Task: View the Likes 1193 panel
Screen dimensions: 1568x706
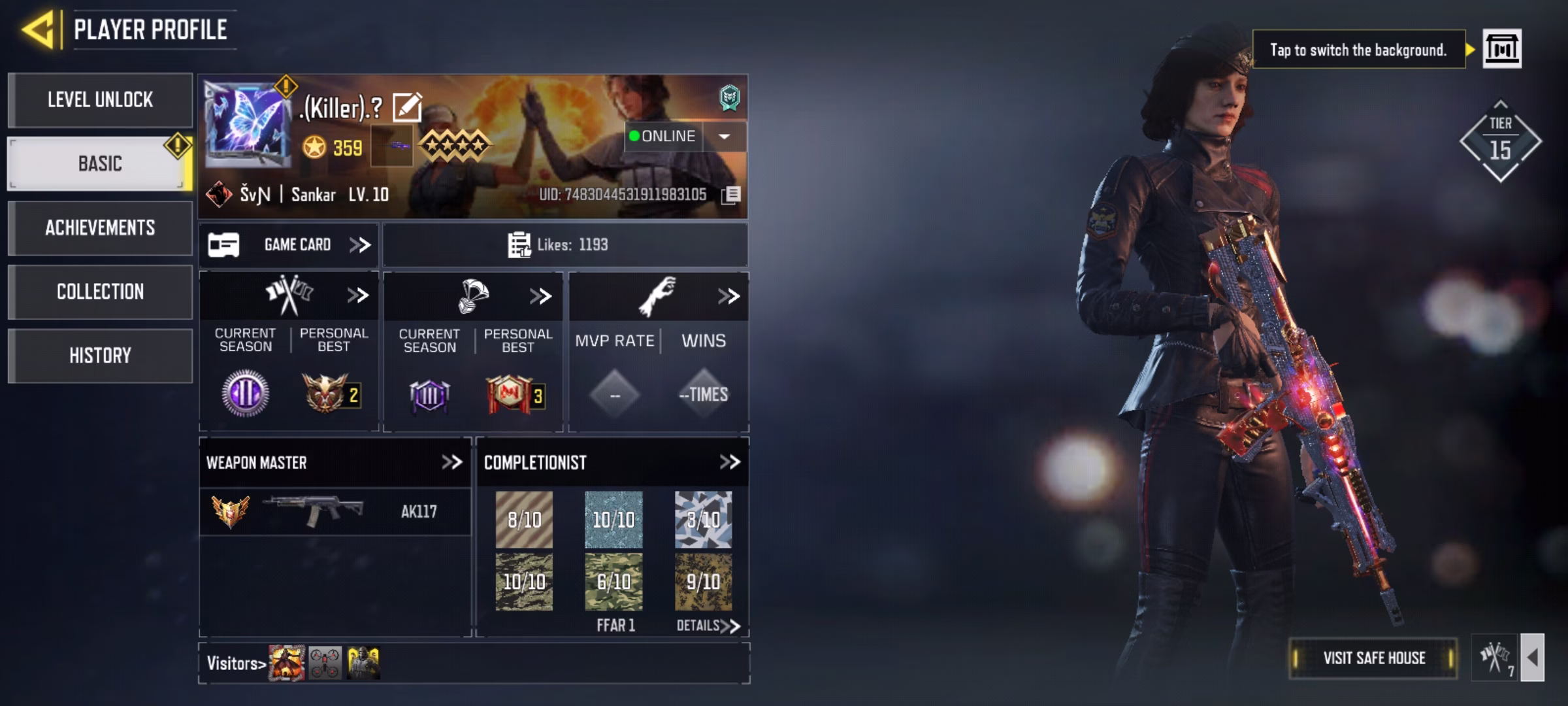Action: tap(564, 245)
